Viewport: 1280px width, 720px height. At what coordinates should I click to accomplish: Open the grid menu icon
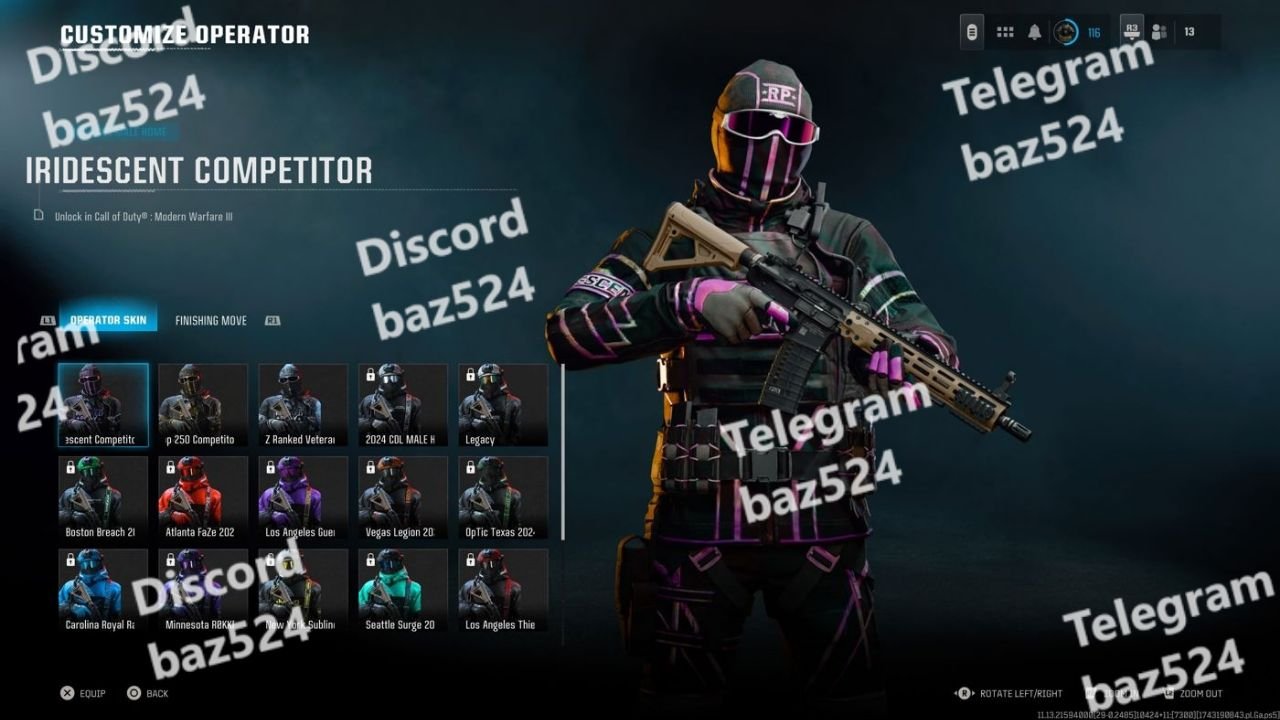[x=1005, y=32]
